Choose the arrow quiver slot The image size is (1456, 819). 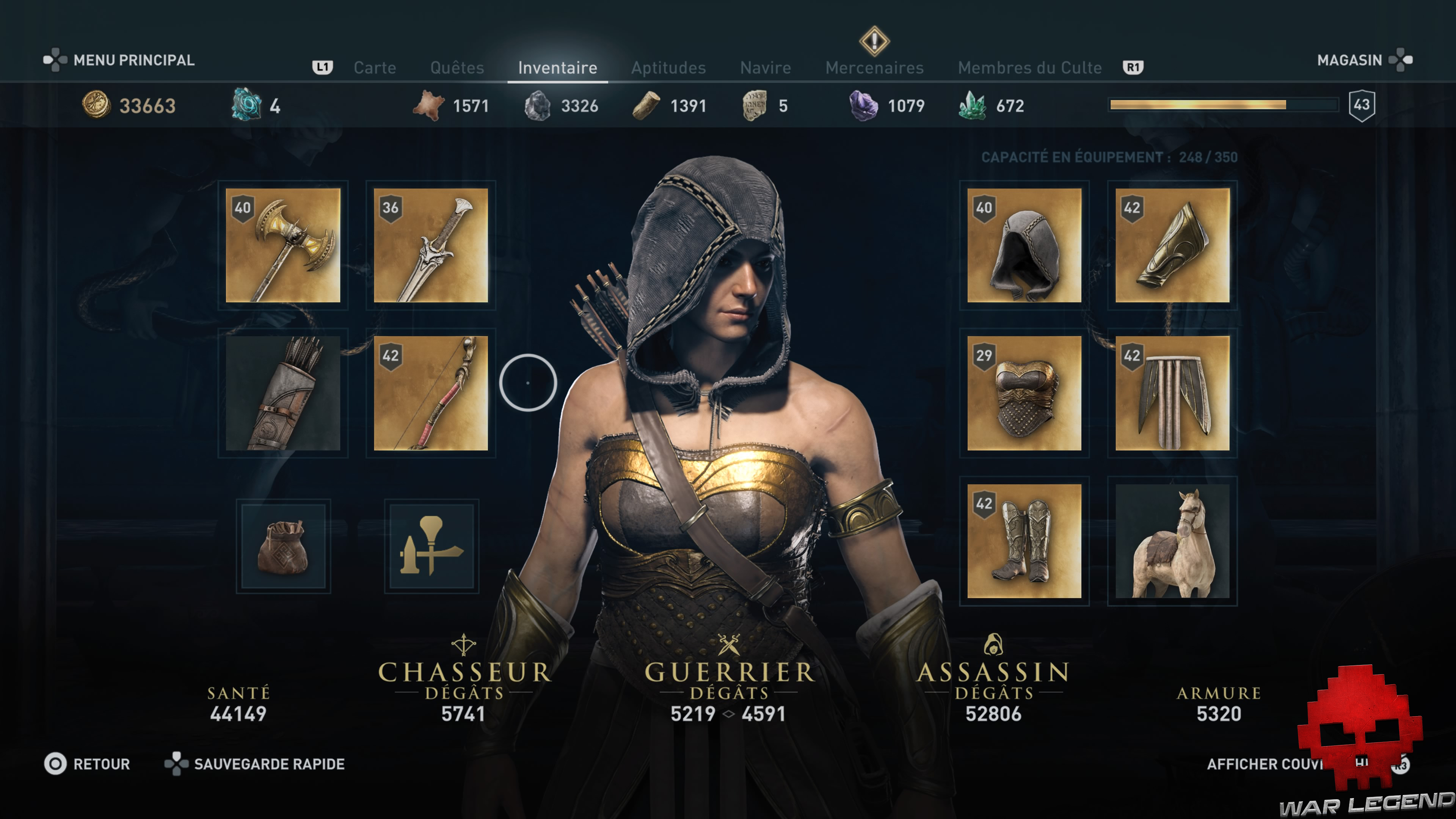pos(282,394)
